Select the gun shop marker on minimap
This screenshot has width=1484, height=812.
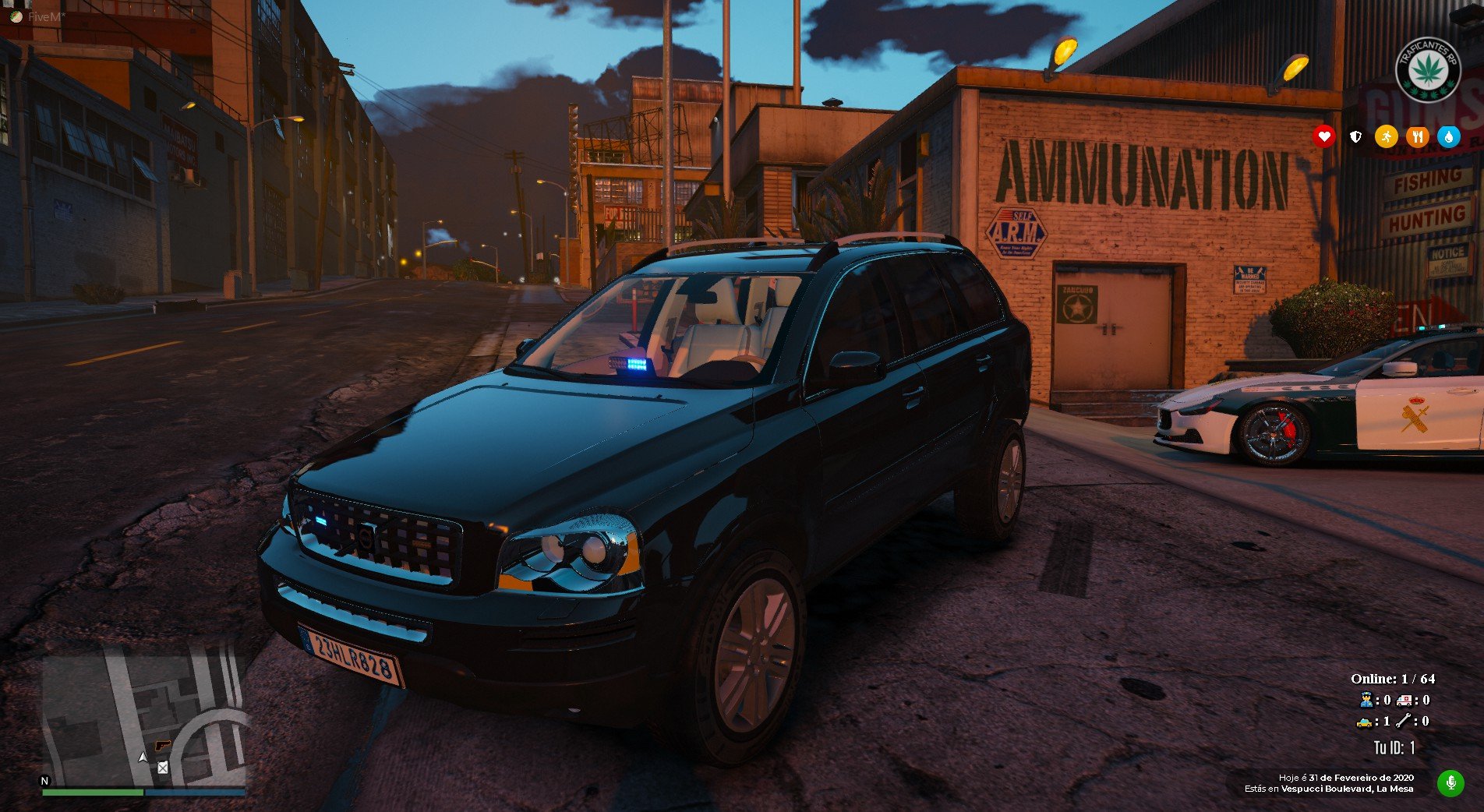click(162, 745)
